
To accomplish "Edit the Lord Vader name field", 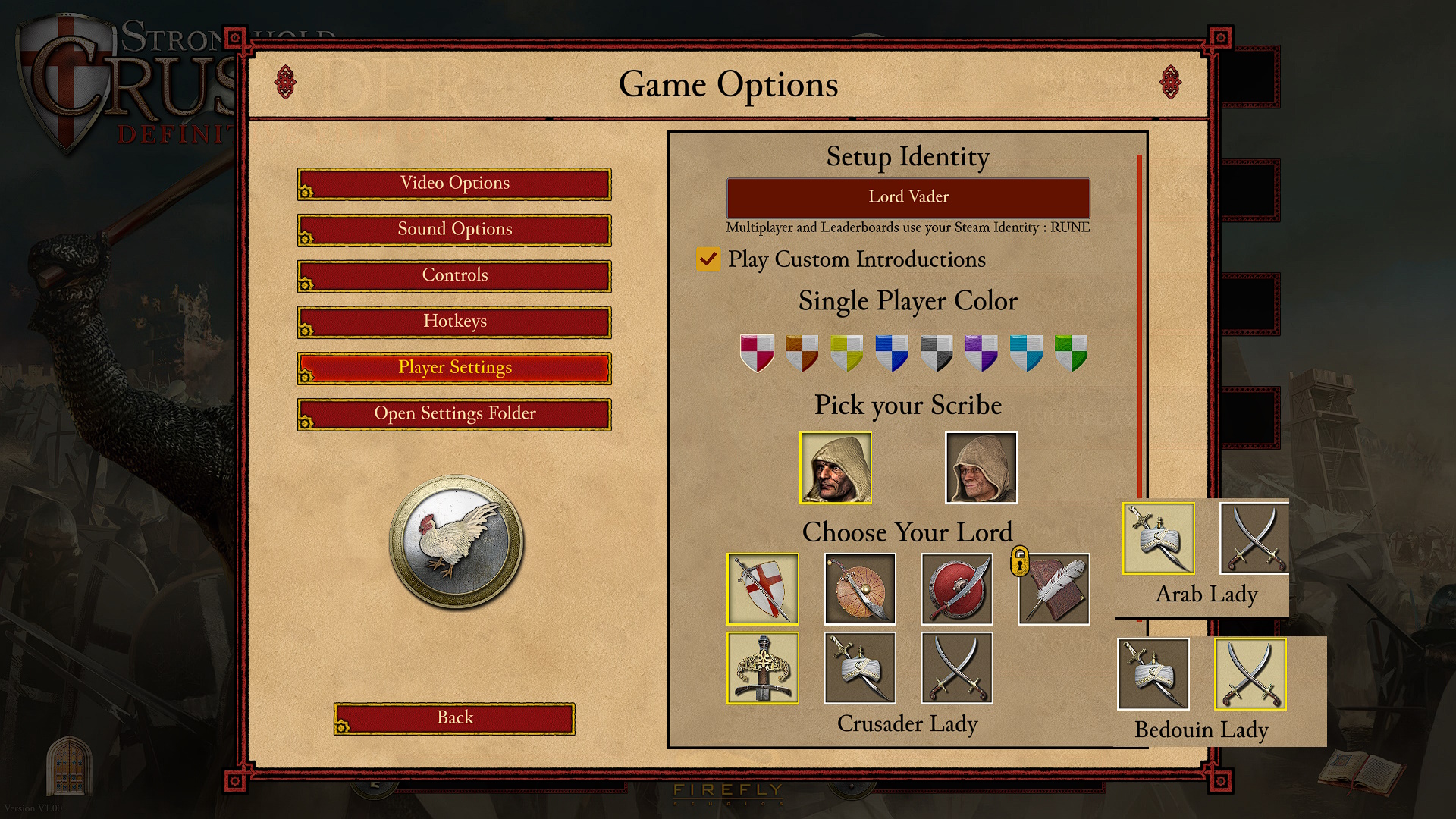I will pyautogui.click(x=908, y=197).
